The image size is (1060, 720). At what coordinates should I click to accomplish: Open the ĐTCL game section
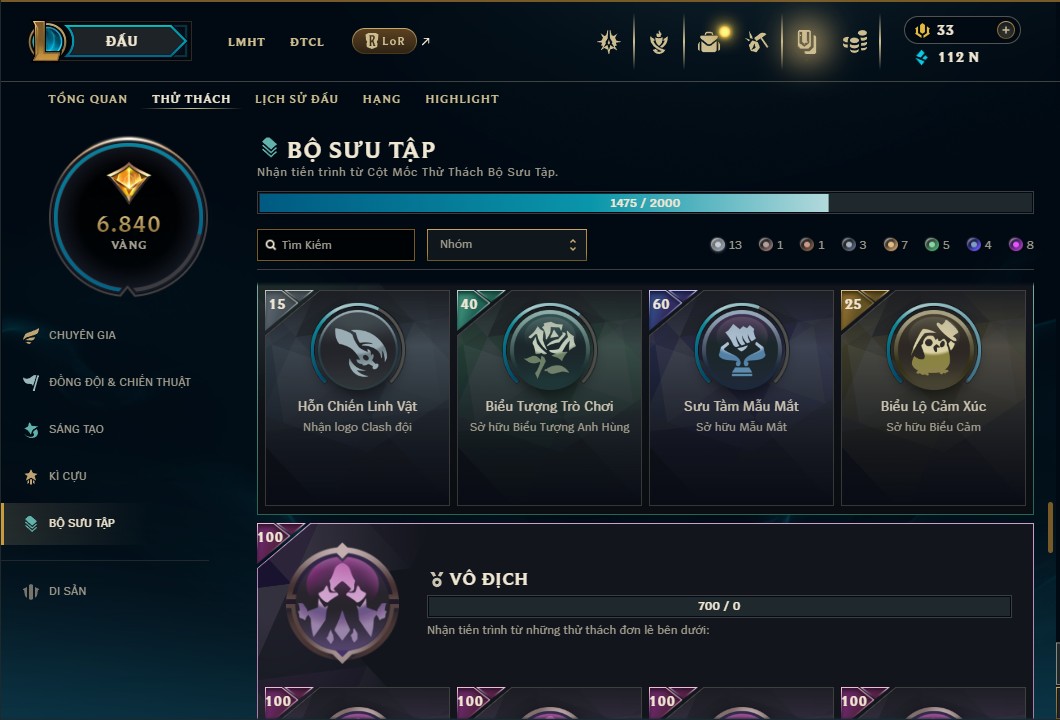pos(307,42)
